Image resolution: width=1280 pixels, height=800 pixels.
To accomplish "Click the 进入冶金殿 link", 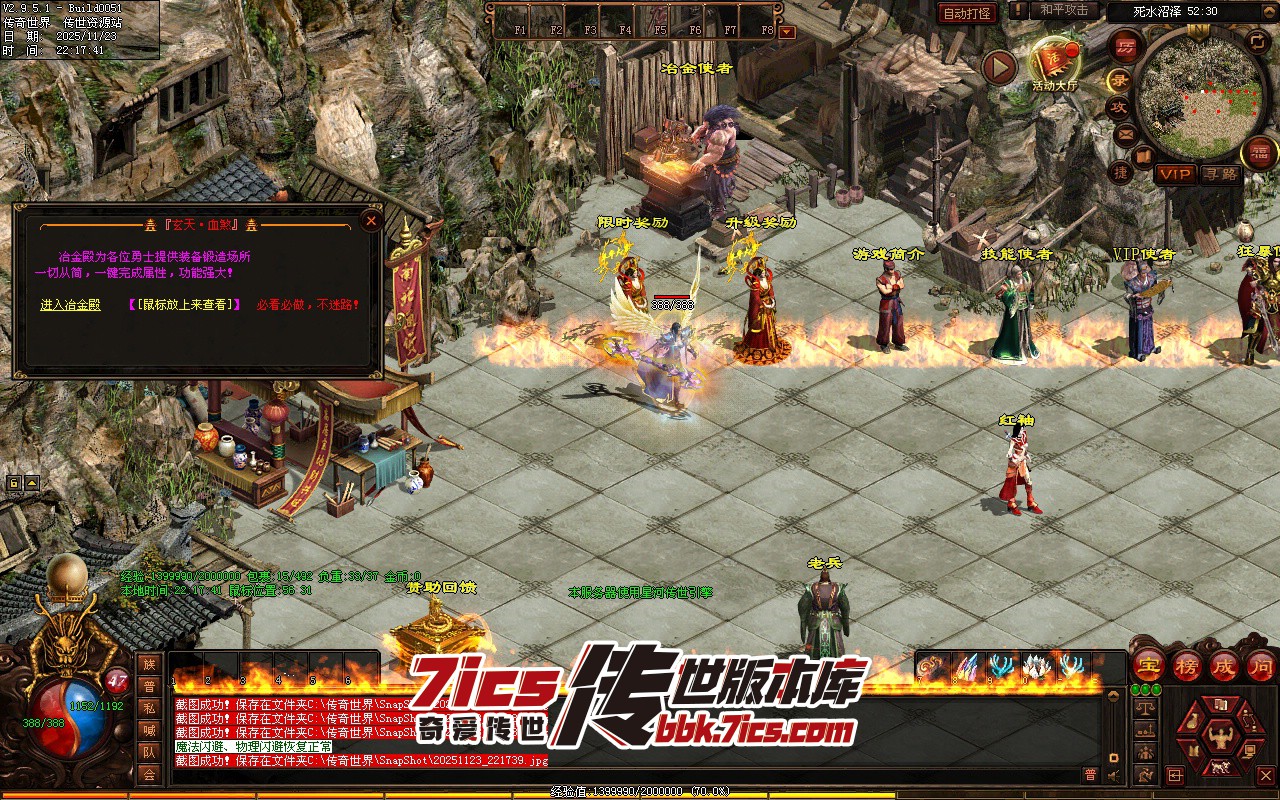I will [x=70, y=304].
